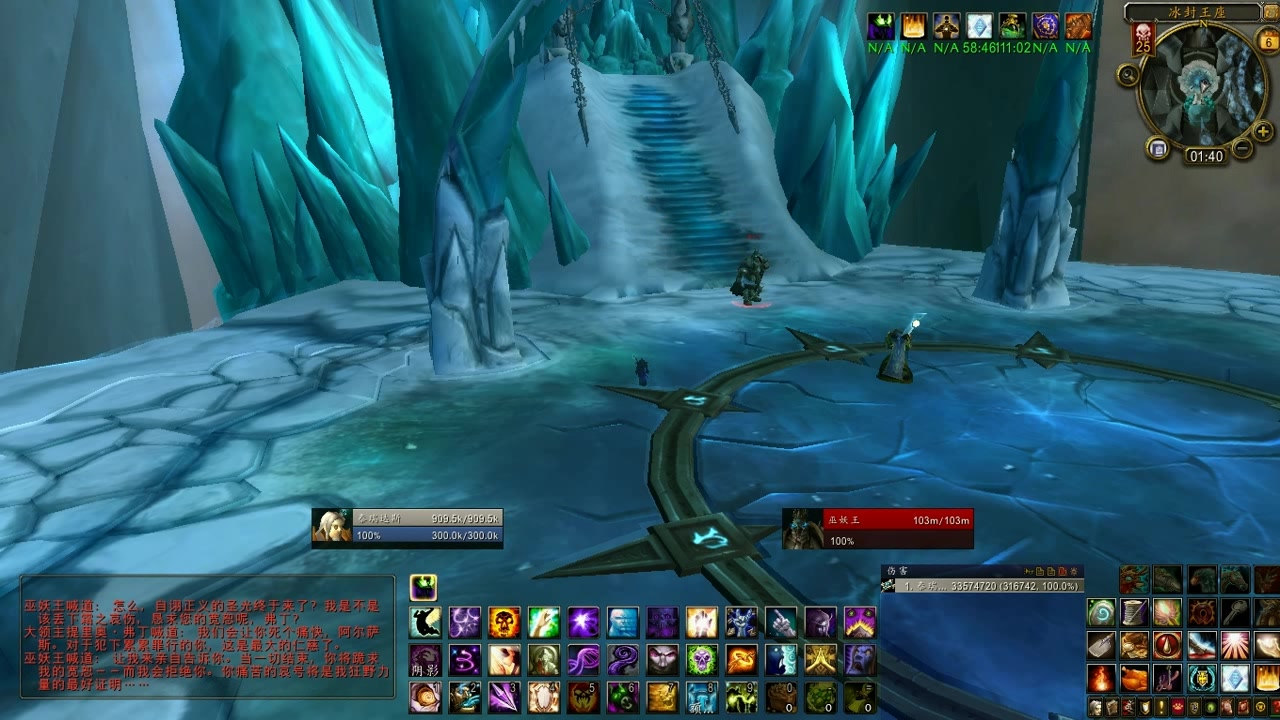Select the Lich King target frame
Image resolution: width=1280 pixels, height=720 pixels.
[x=877, y=529]
